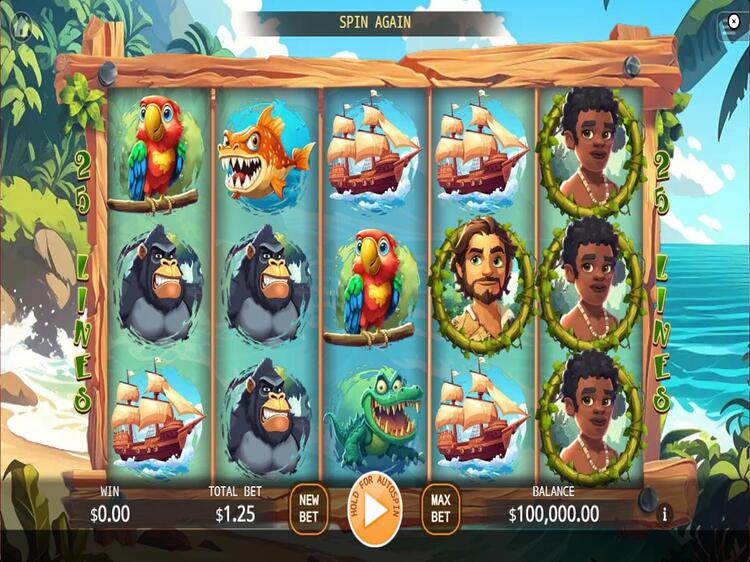The height and width of the screenshot is (562, 750).
Task: Select the MAX BET button
Action: [440, 509]
